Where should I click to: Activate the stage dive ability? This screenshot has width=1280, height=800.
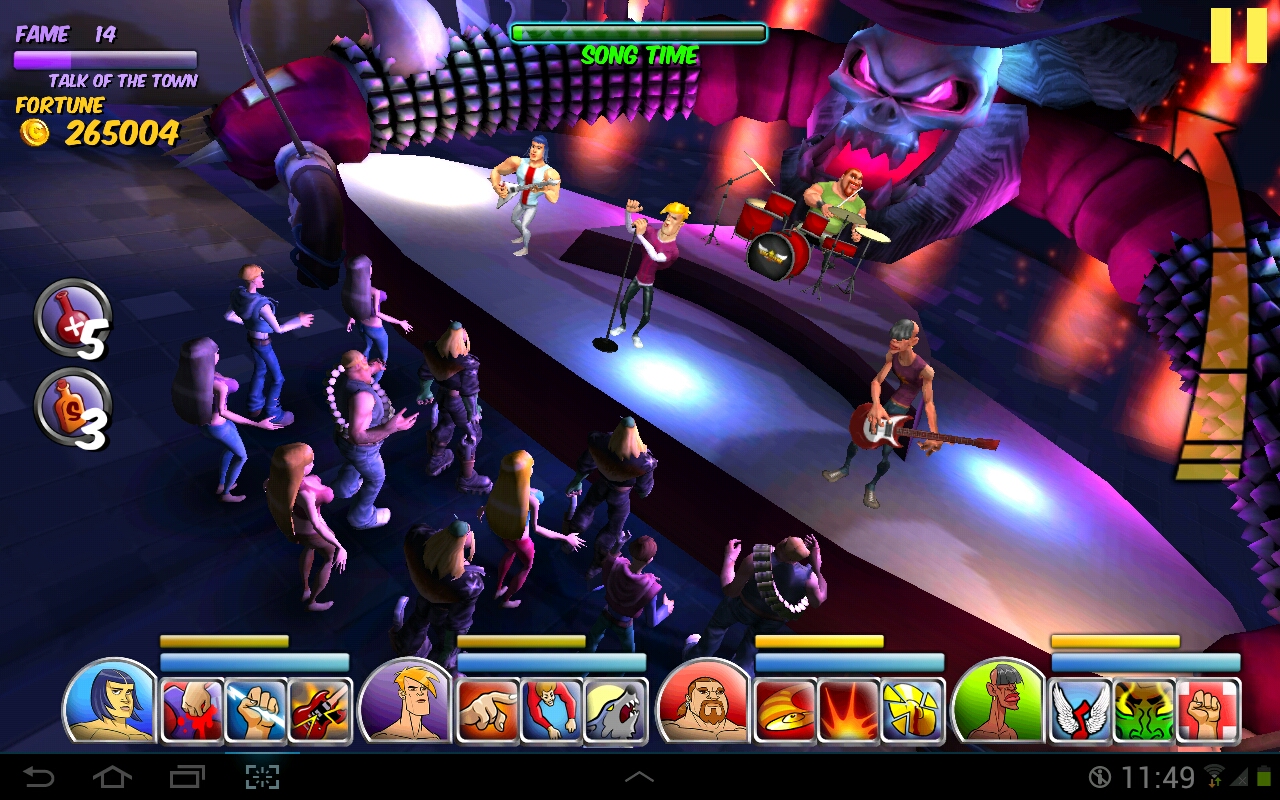click(x=552, y=711)
